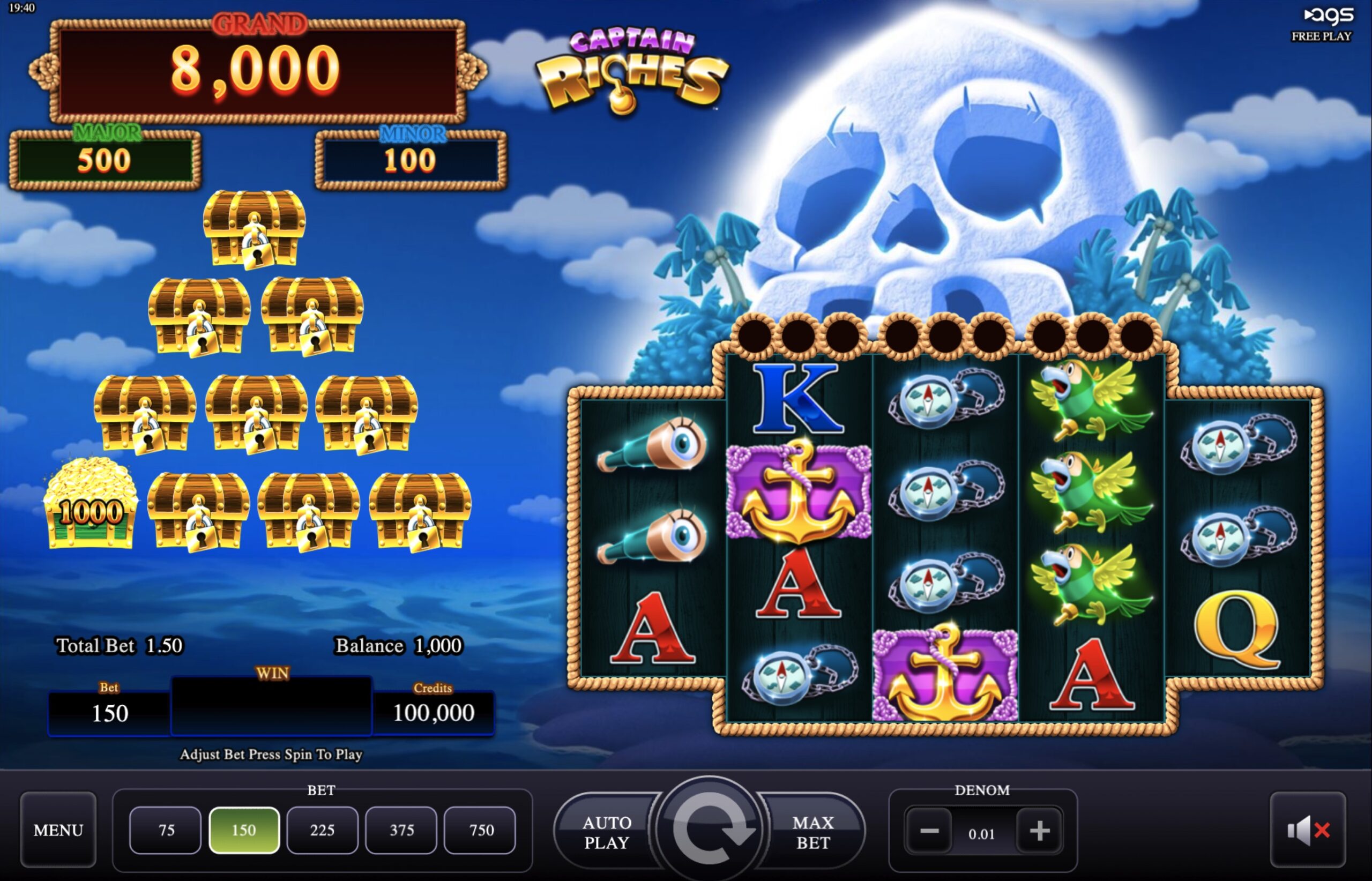
Task: Increase the denomination with the plus button
Action: 1039,831
